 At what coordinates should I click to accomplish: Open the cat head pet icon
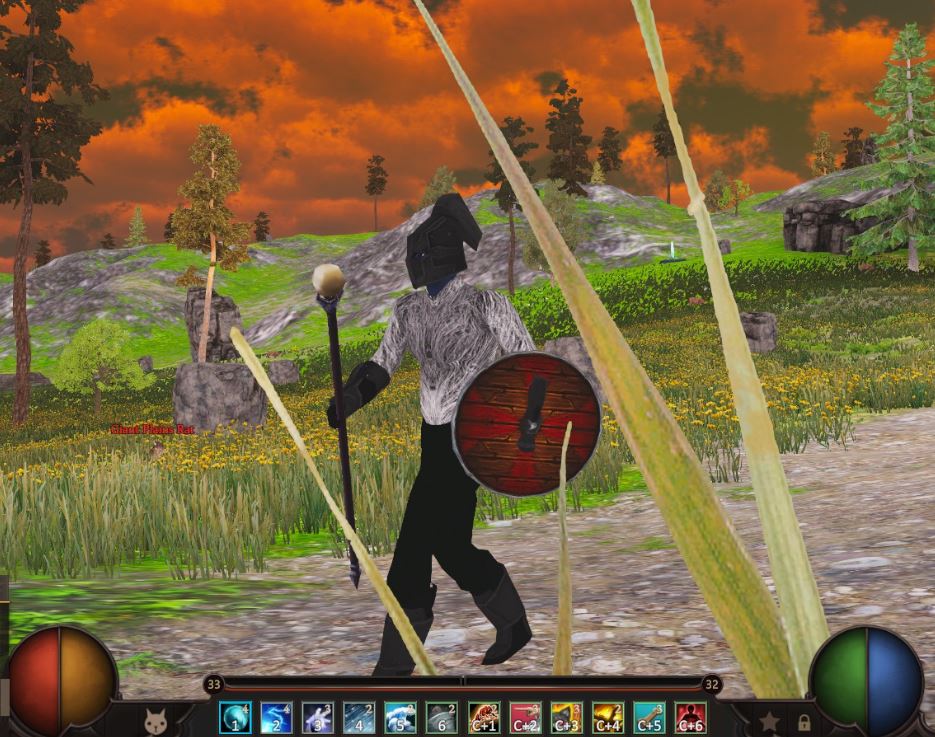tap(155, 719)
